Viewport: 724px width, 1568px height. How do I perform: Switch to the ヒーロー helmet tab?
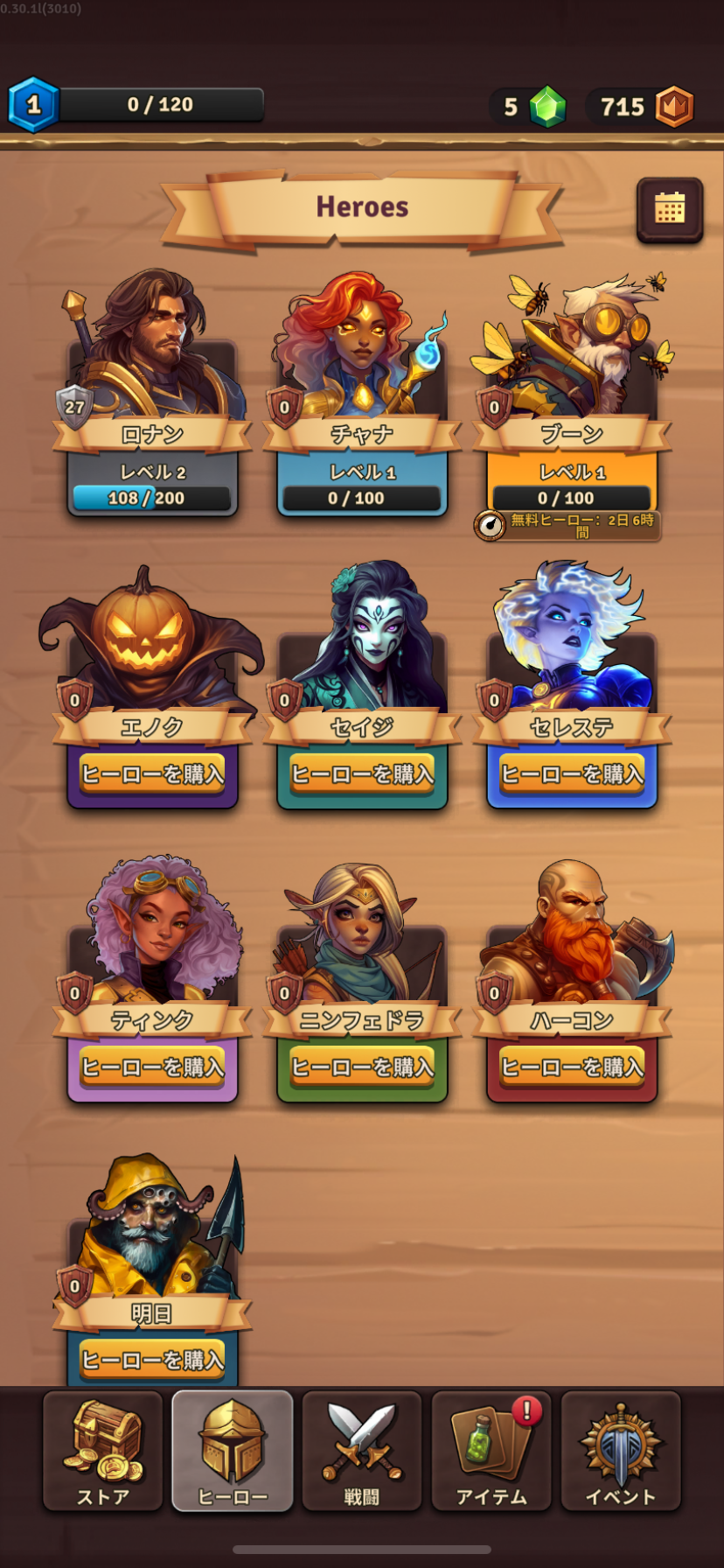click(233, 1450)
